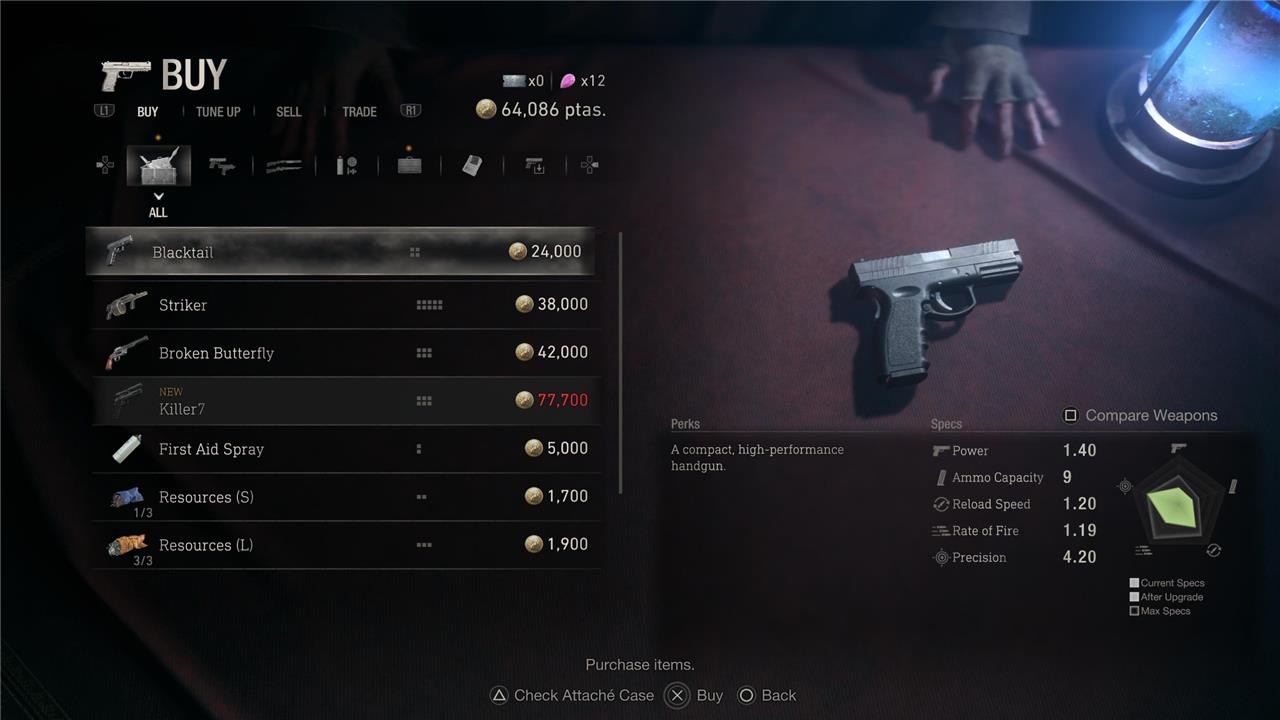
Task: Filter shop by handguns category icon
Action: pyautogui.click(x=222, y=166)
